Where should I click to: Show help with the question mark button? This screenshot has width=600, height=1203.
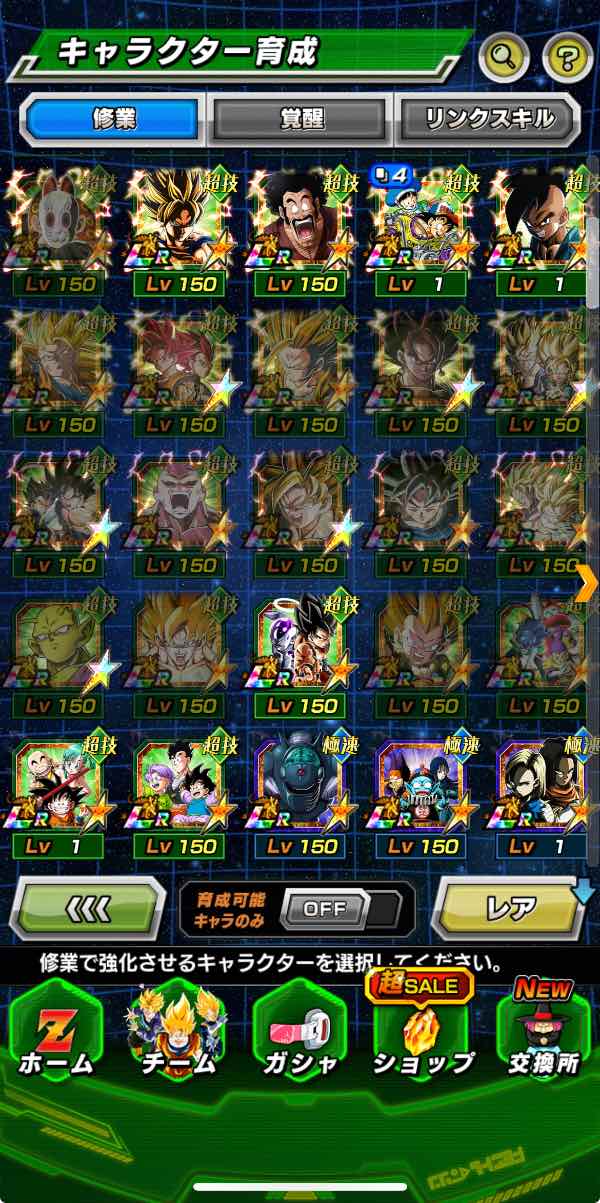567,59
